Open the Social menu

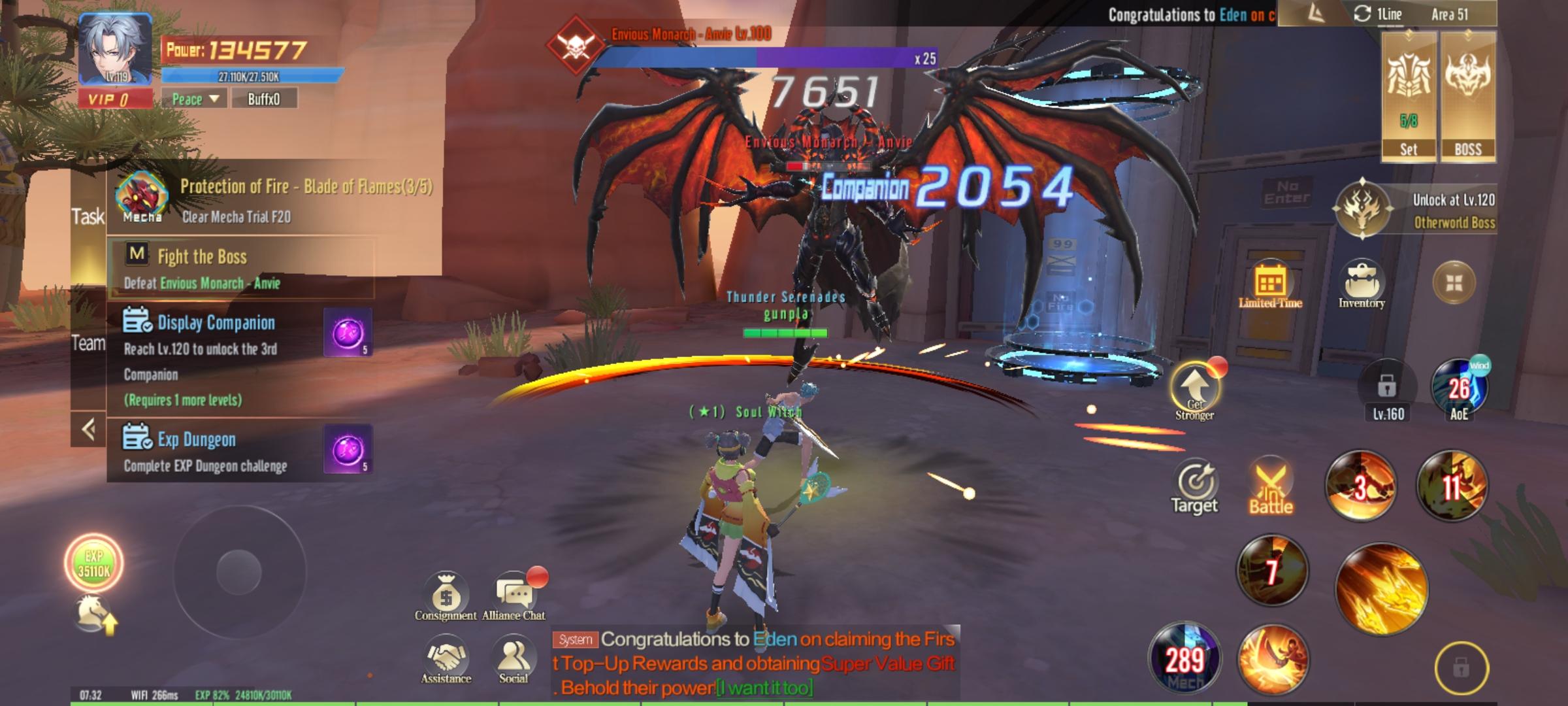(x=514, y=660)
